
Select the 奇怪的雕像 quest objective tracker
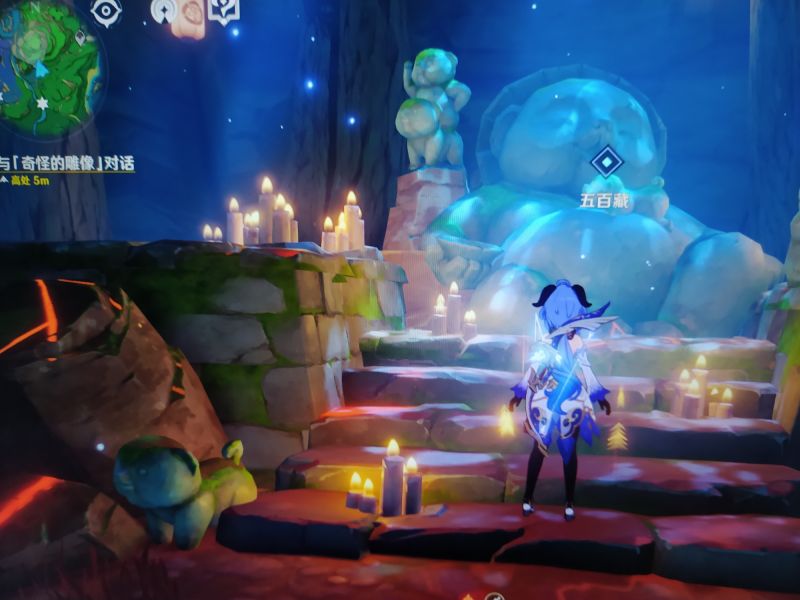coord(68,163)
